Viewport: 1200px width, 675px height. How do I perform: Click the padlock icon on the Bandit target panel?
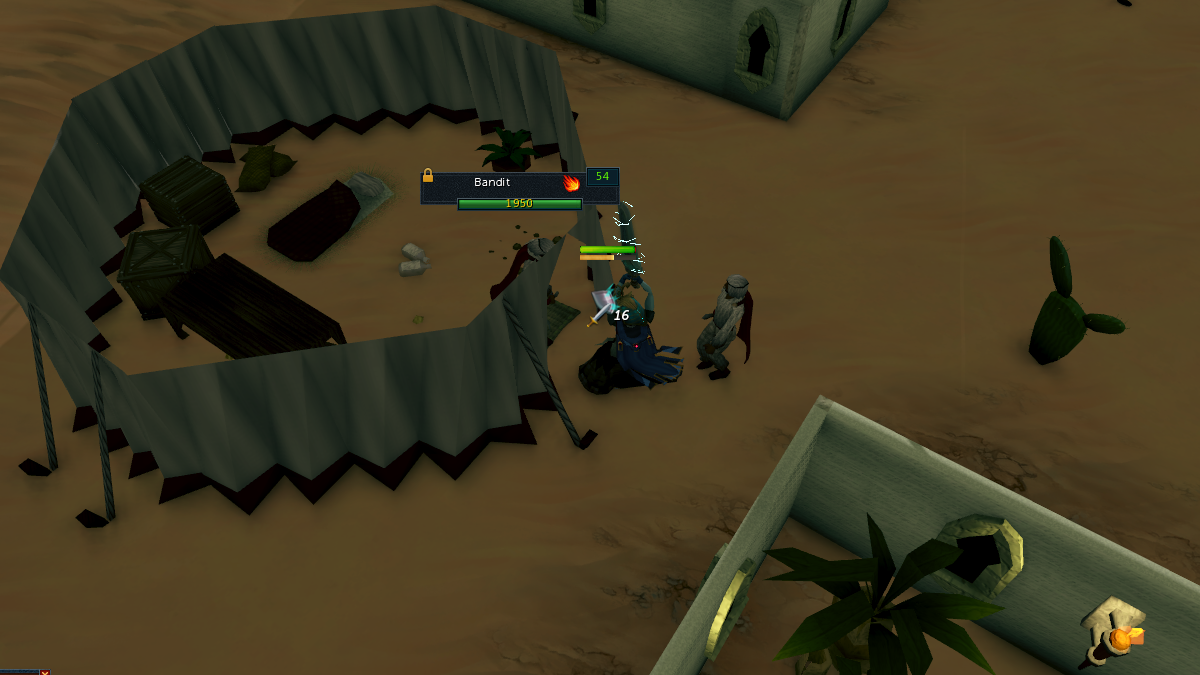[x=428, y=175]
